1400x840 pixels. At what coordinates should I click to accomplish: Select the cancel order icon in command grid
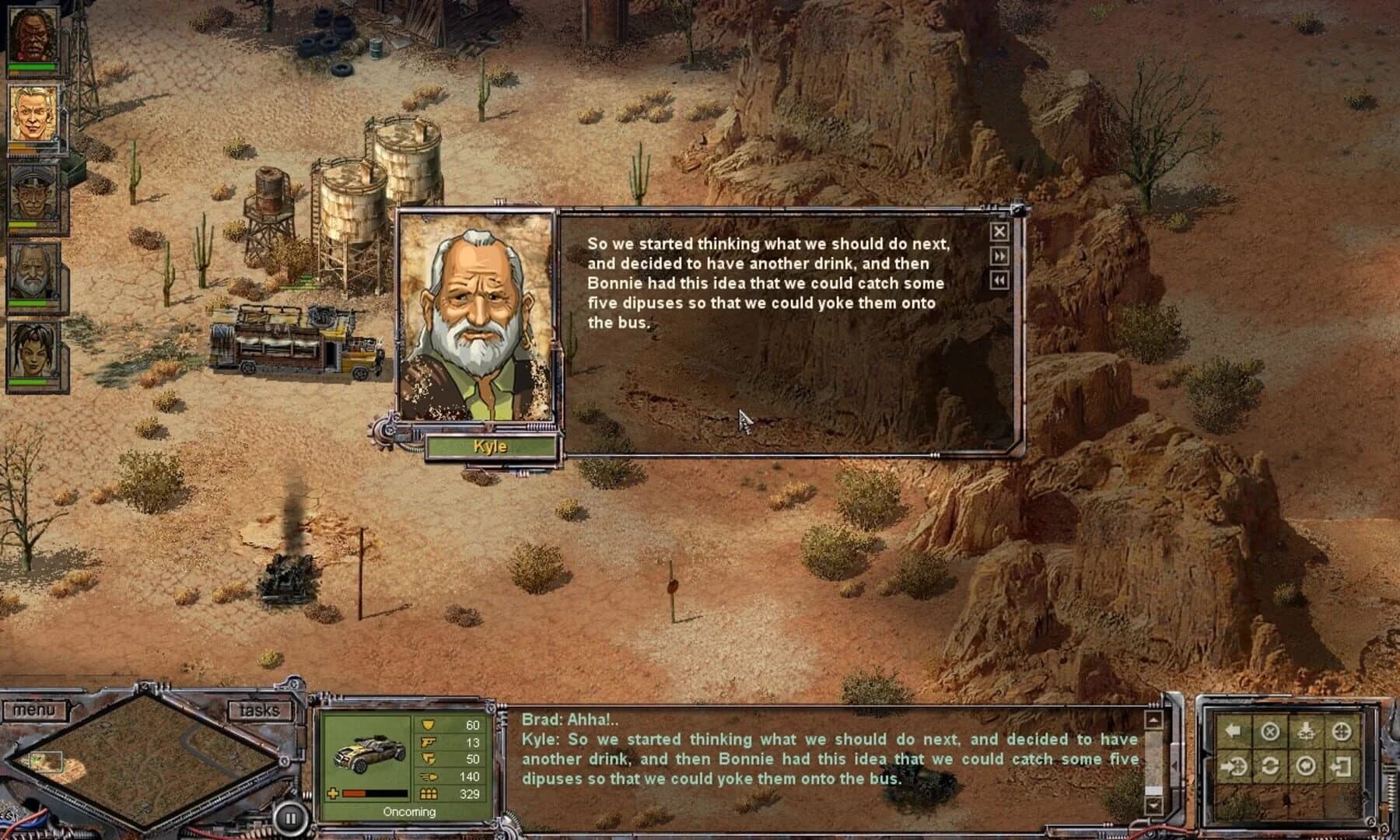1270,731
